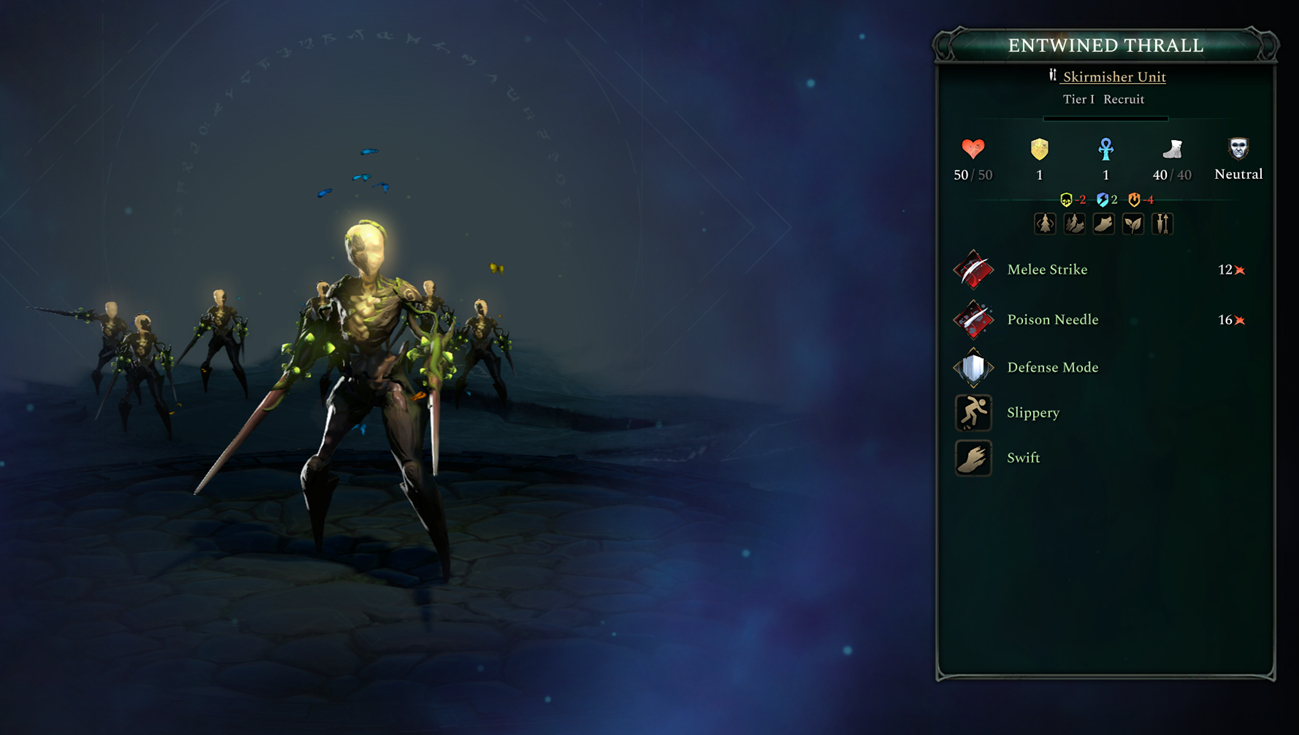The height and width of the screenshot is (735, 1299).
Task: Select the daggers equipment slot icon
Action: (1161, 223)
